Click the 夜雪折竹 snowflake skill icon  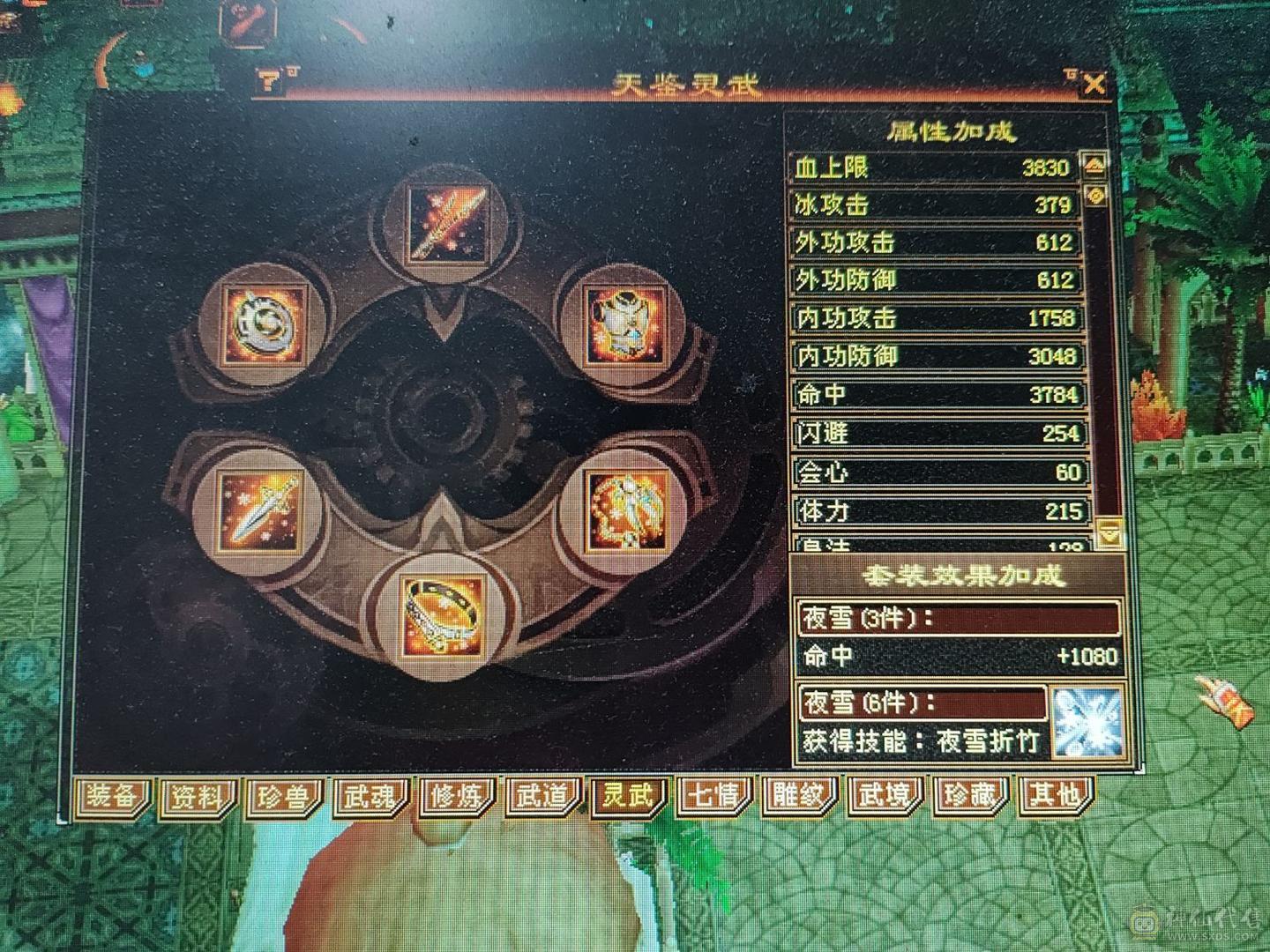click(x=1088, y=722)
